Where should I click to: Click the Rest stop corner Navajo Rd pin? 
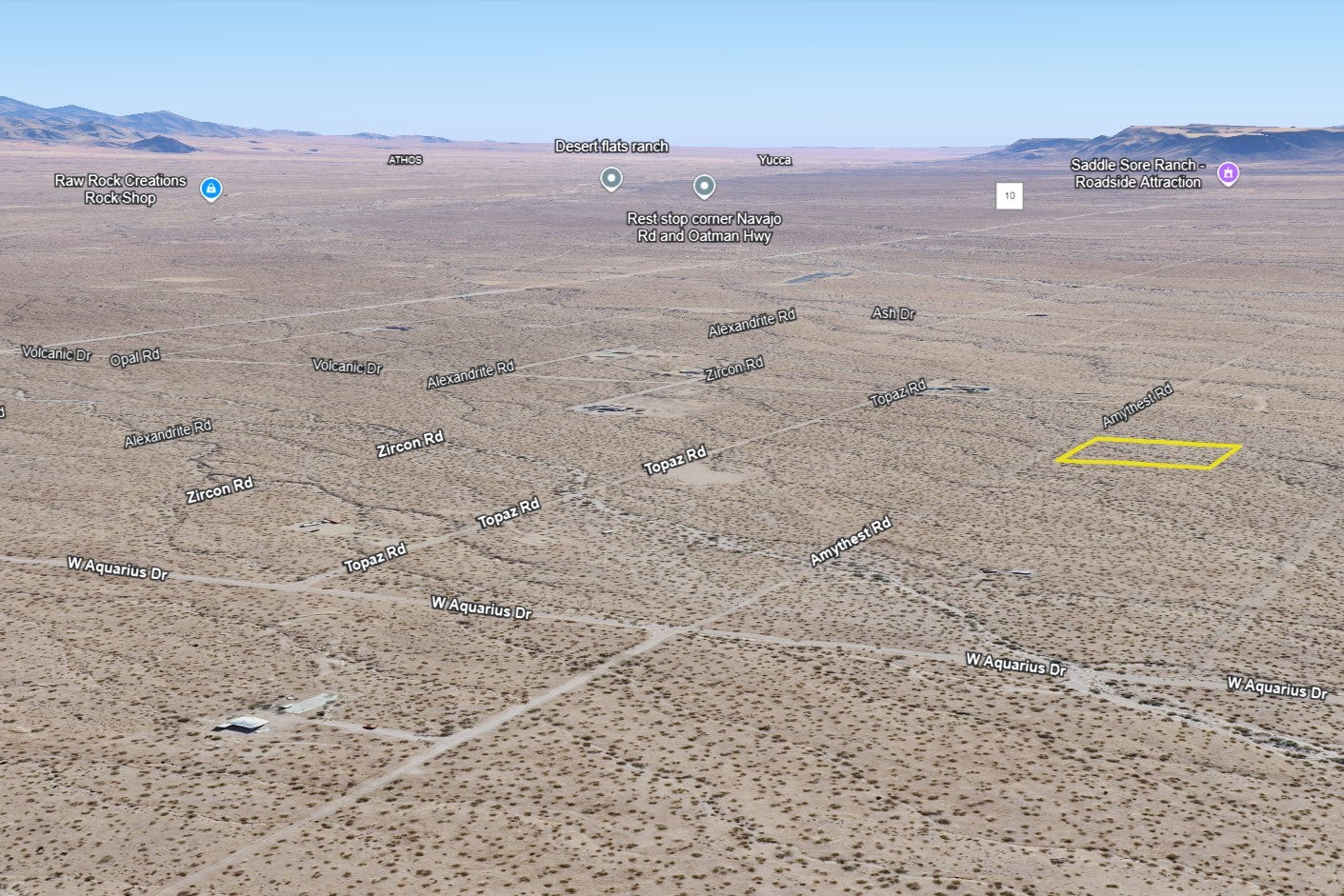704,187
